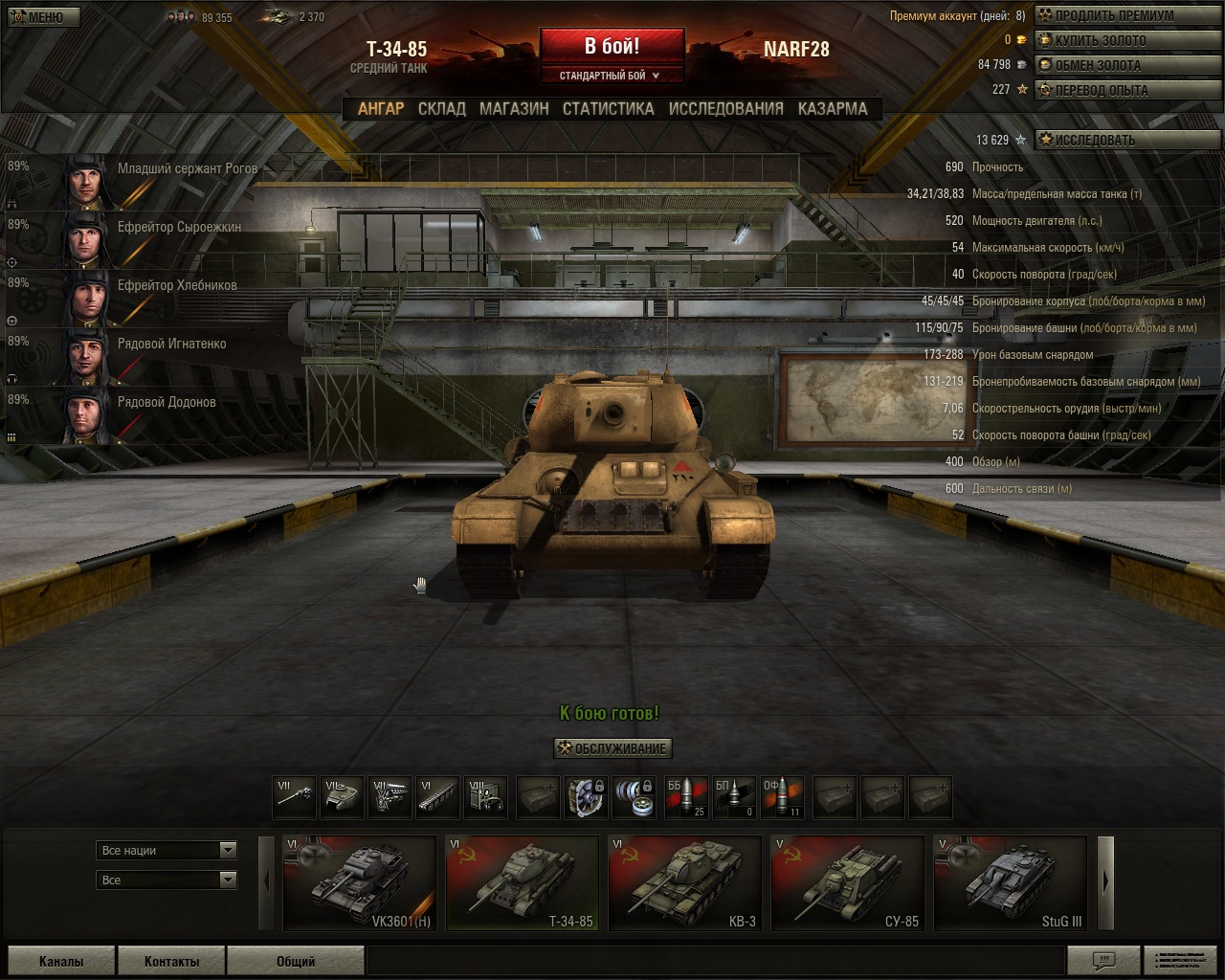Switch to the Магазин tab

pyautogui.click(x=514, y=109)
